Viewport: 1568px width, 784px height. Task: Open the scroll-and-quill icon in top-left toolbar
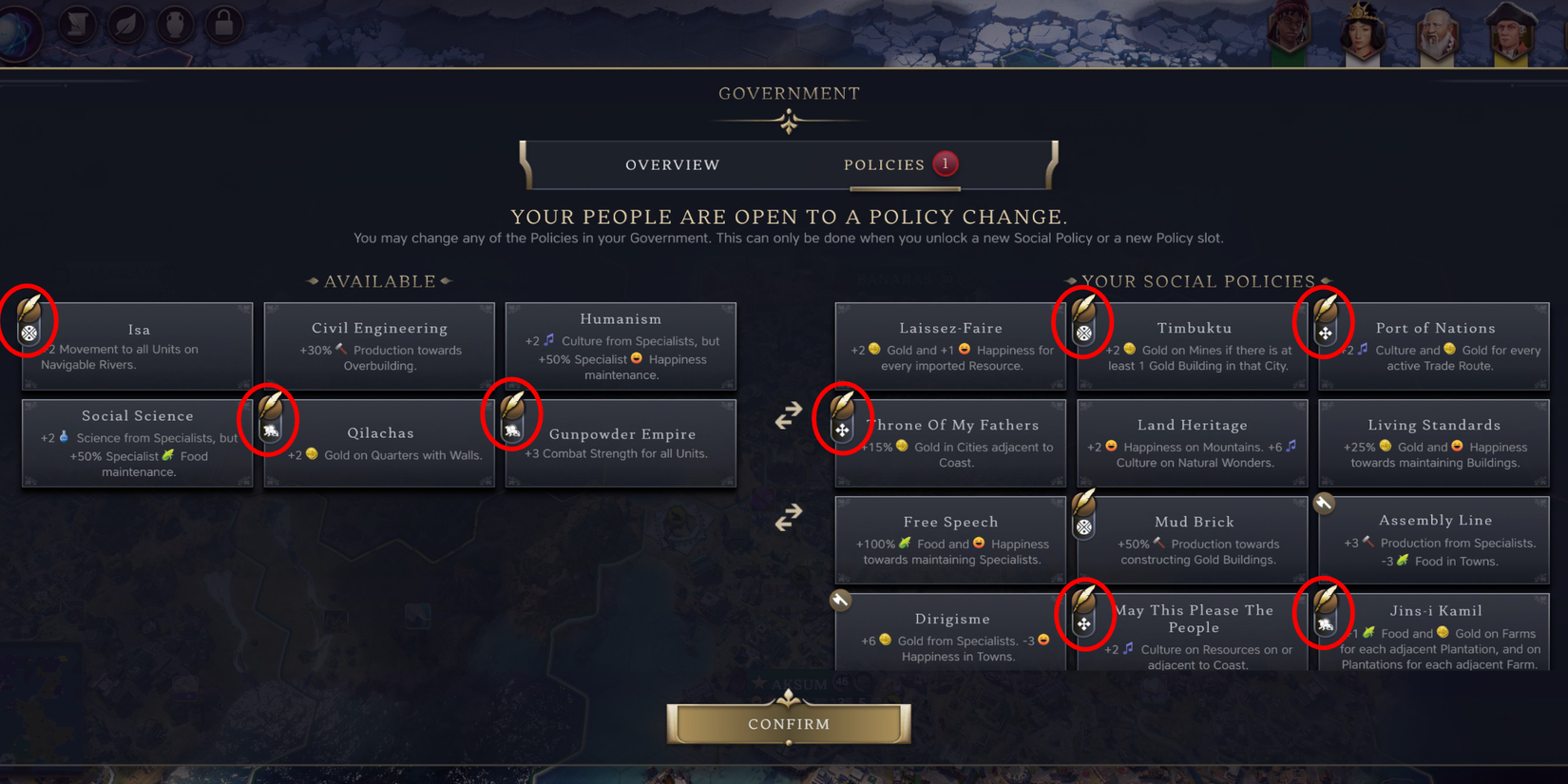pos(77,26)
